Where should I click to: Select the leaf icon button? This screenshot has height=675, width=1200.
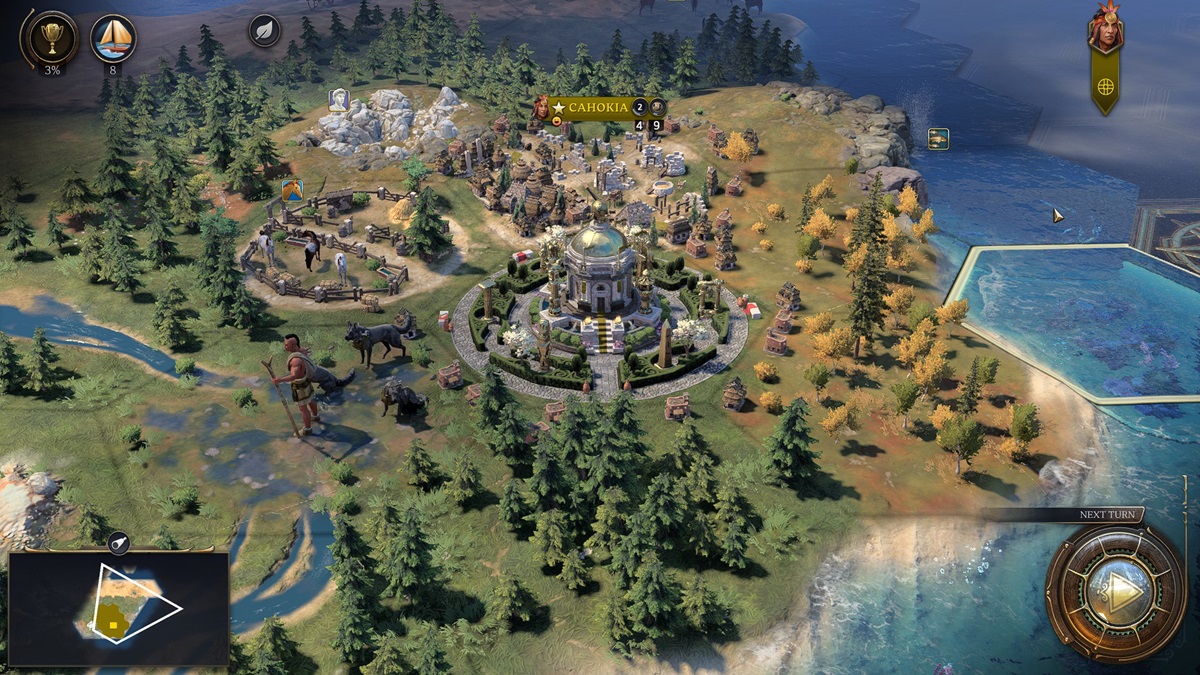(264, 30)
